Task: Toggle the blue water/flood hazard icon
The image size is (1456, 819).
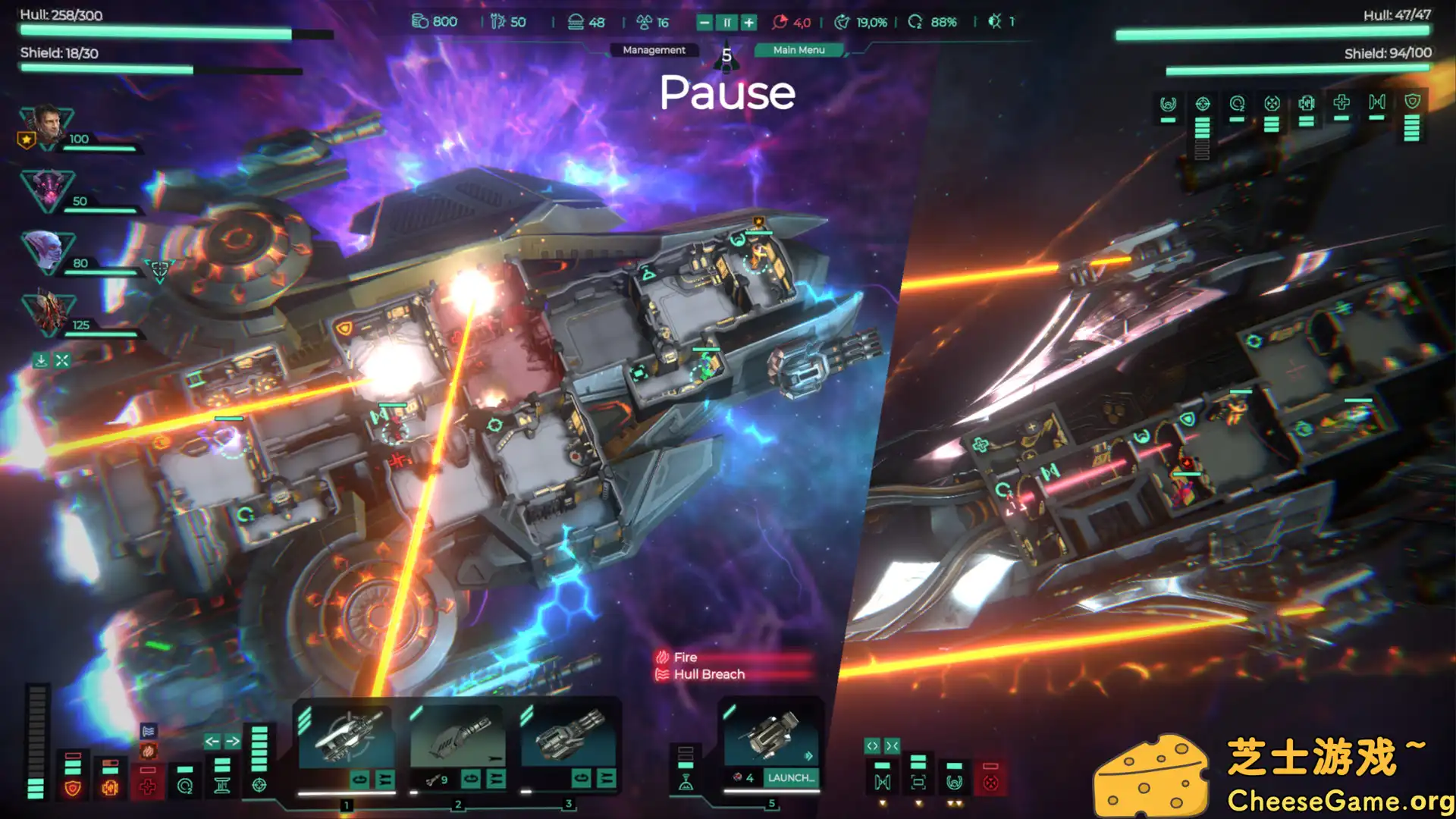Action: click(149, 731)
